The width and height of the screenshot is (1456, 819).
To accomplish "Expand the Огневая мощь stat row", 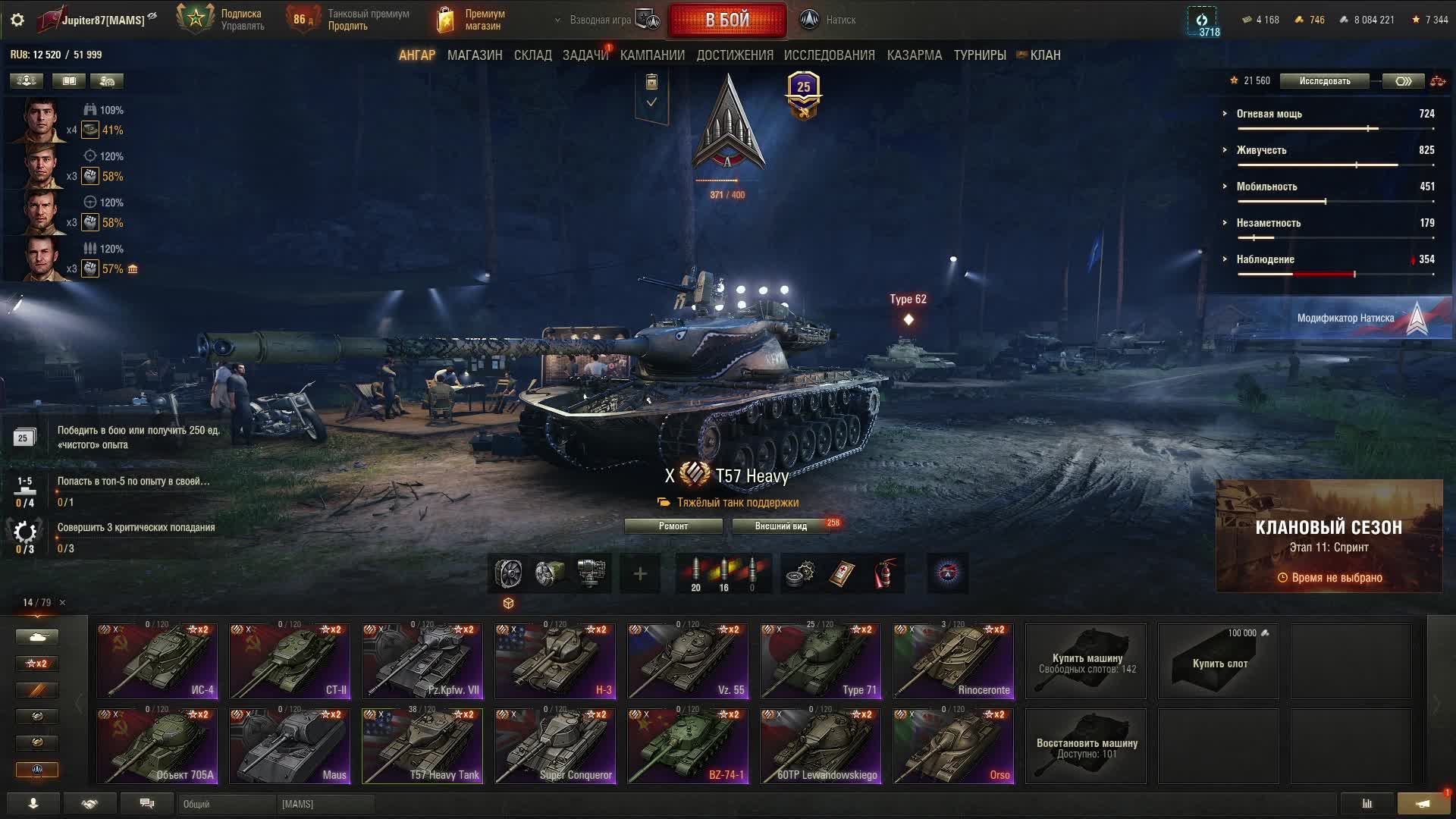I will [x=1269, y=114].
